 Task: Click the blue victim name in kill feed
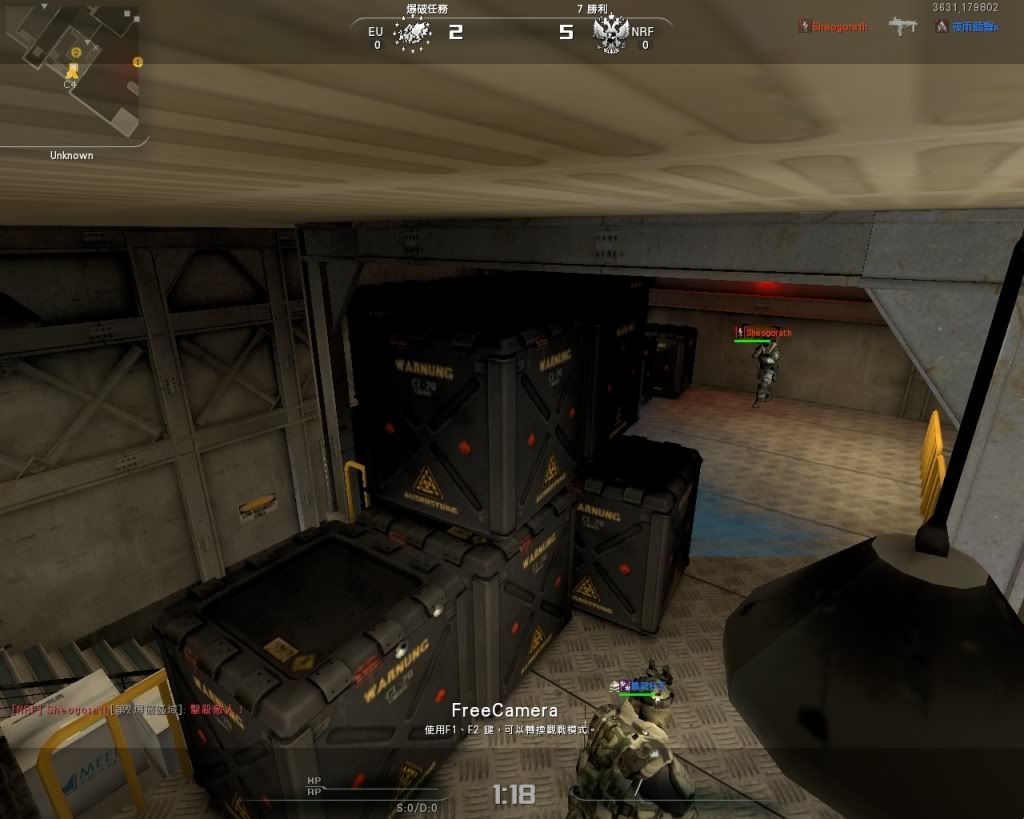click(972, 27)
